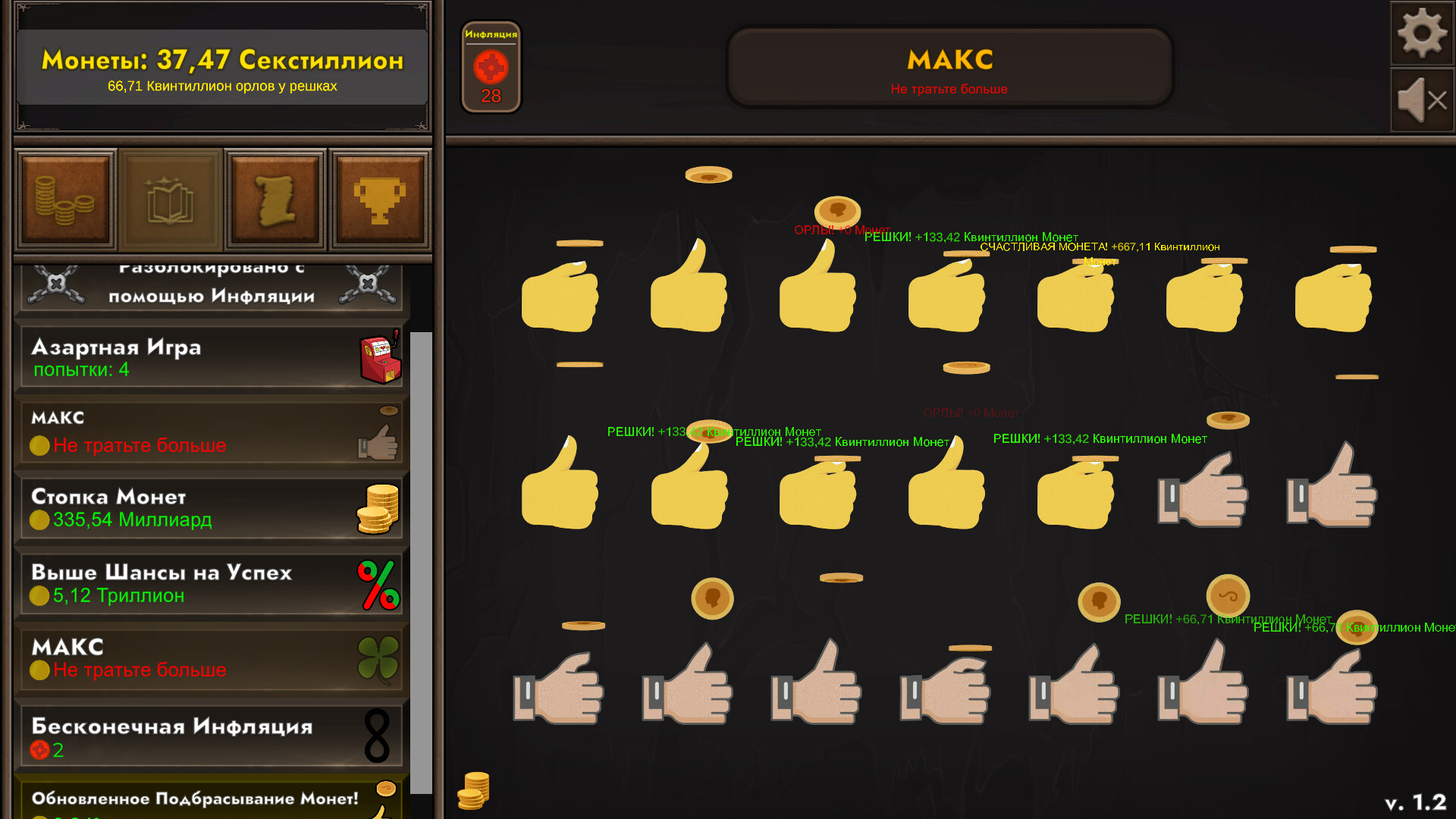
Task: Switch to the book journal tab
Action: click(171, 199)
